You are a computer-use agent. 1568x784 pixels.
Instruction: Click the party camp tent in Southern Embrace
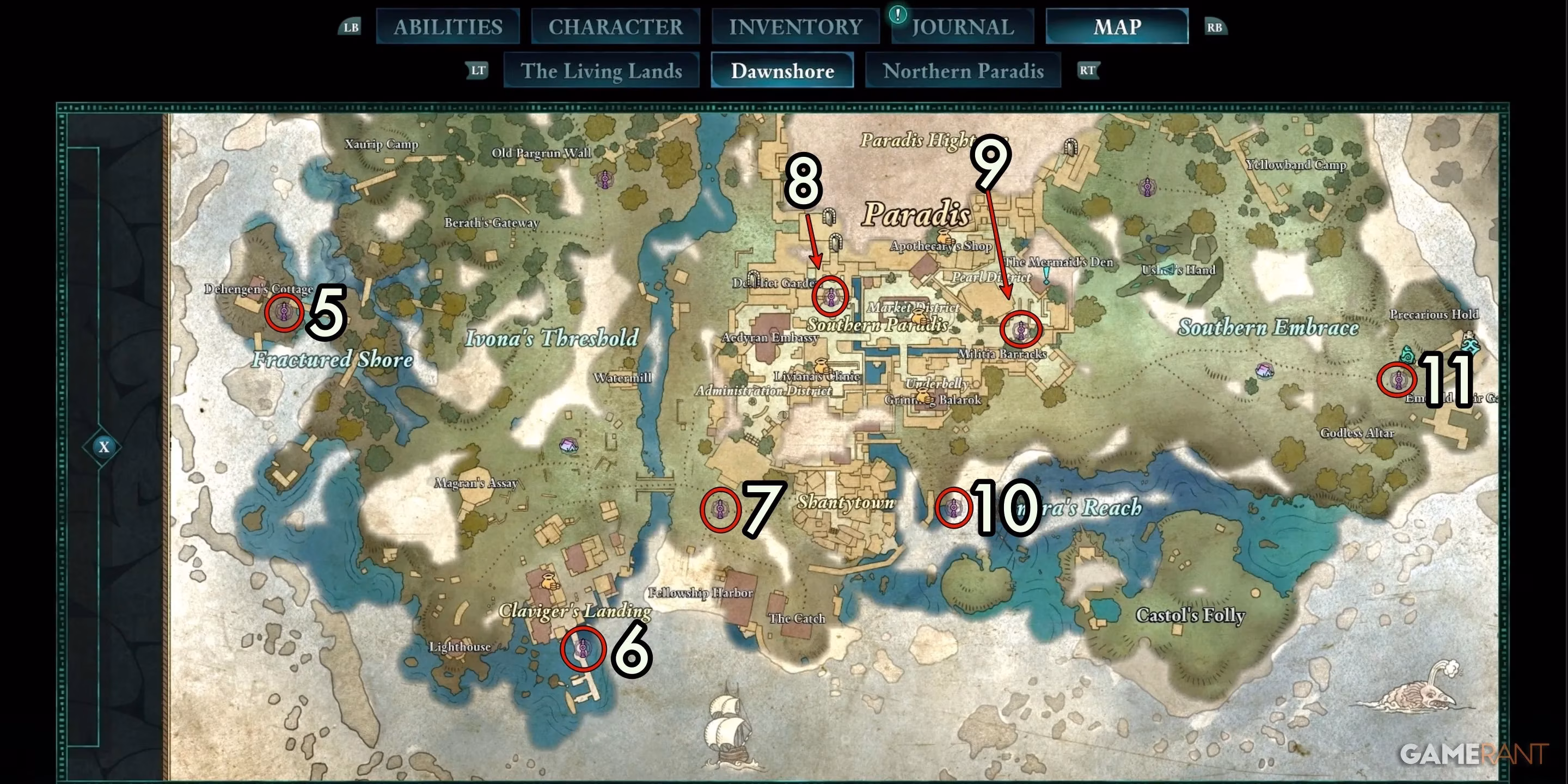point(1264,370)
